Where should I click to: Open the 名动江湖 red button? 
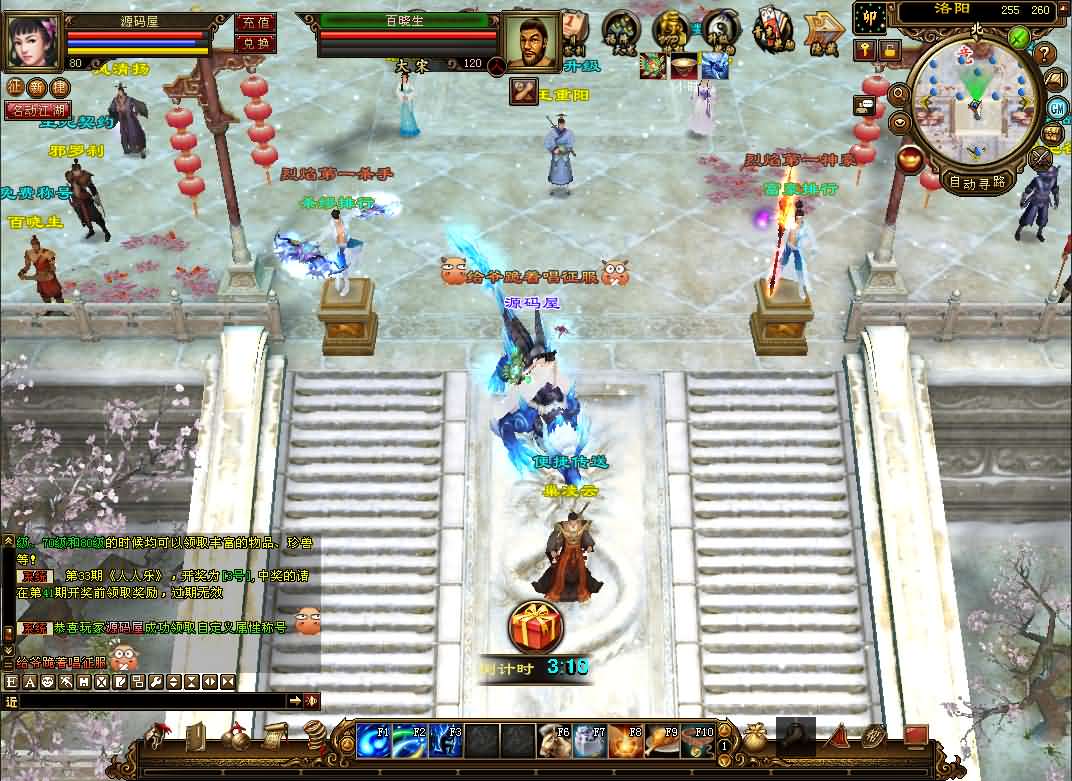(37, 109)
